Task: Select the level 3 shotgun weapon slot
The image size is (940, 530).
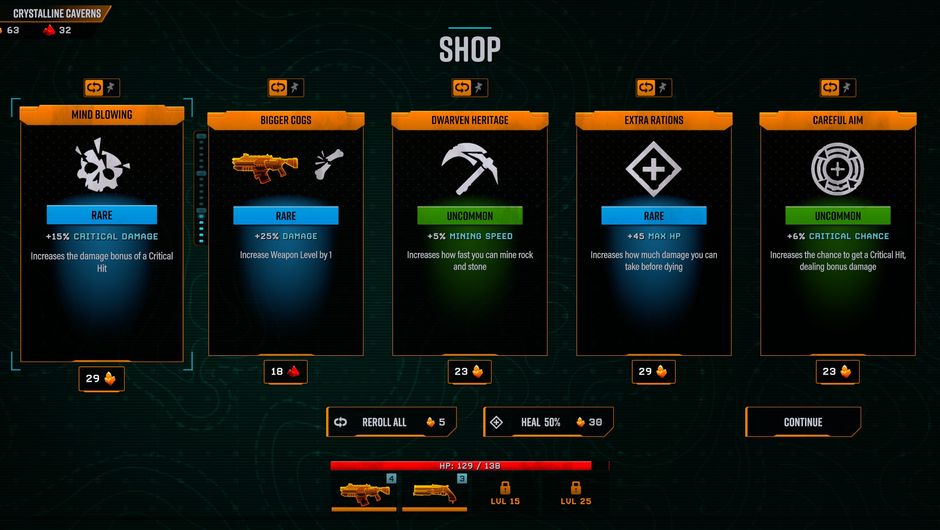Action: click(x=435, y=492)
